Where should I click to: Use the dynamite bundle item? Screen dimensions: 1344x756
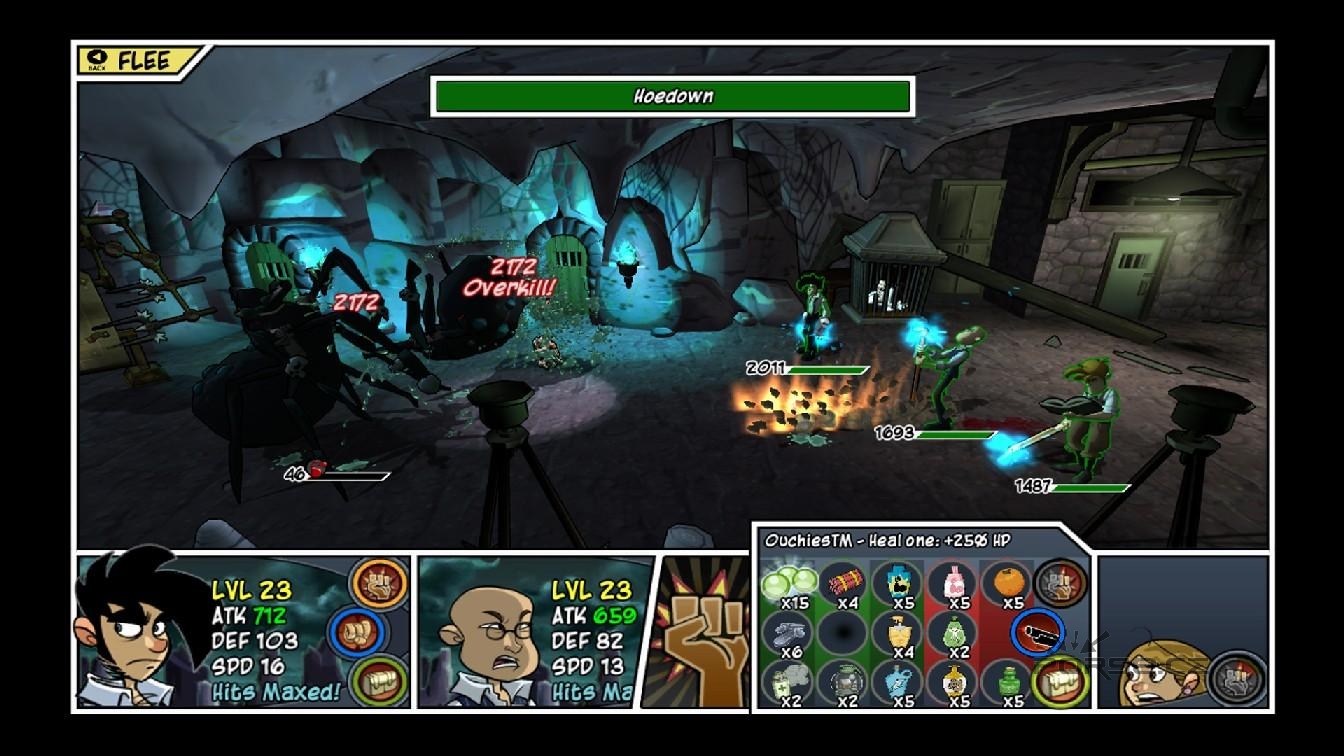tap(845, 581)
